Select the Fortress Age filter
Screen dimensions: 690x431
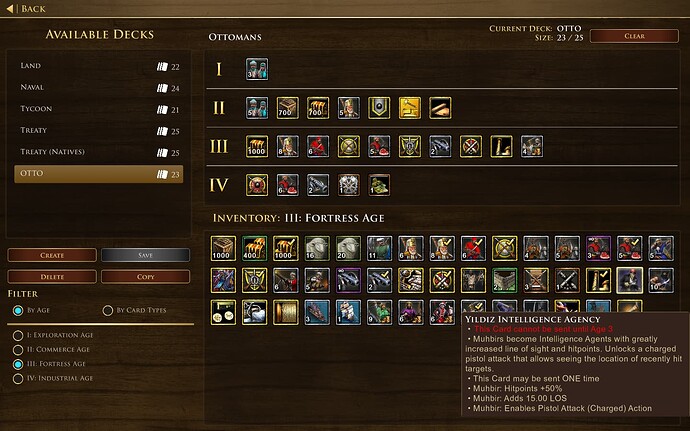coord(17,365)
